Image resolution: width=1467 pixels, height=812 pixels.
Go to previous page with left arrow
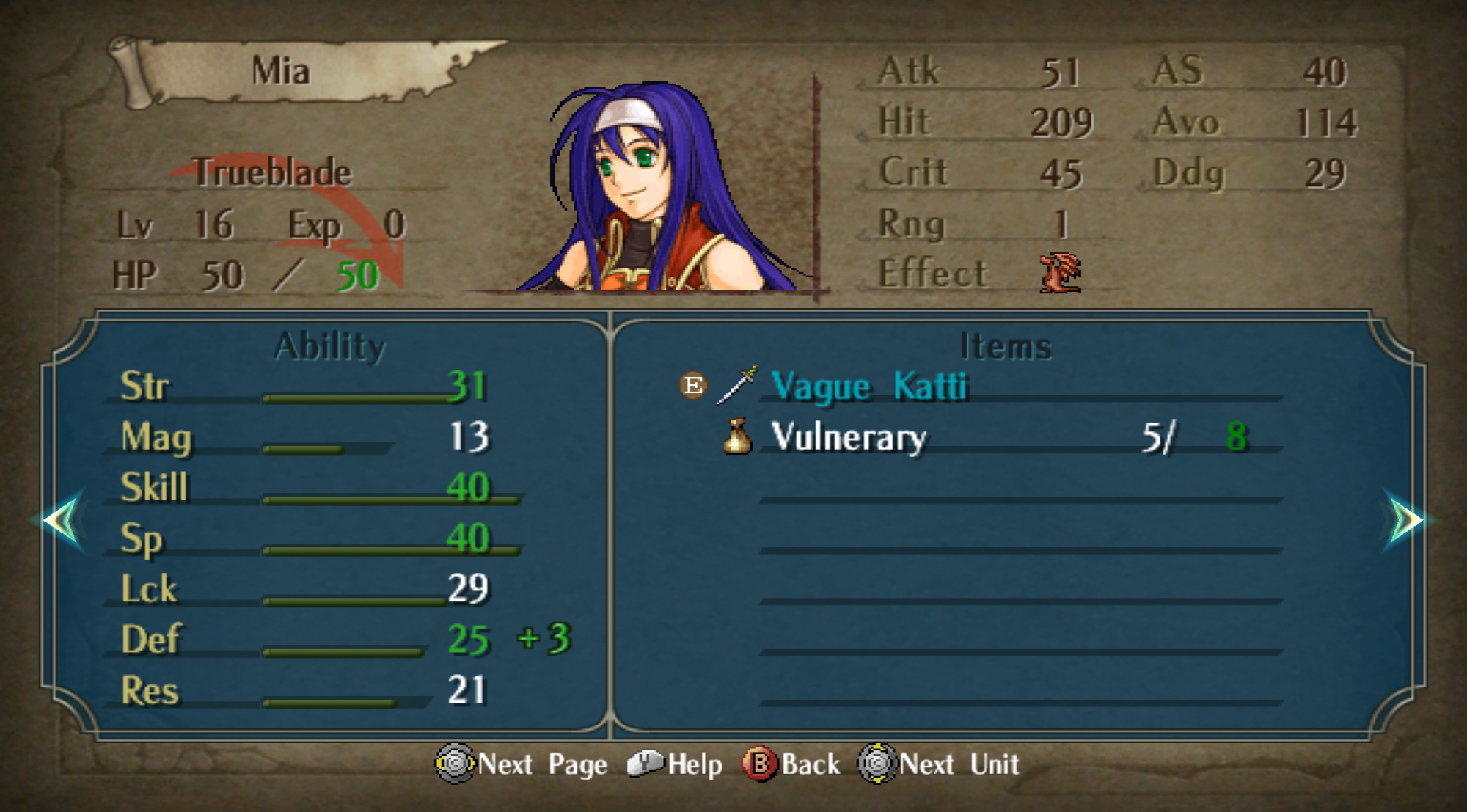[x=62, y=520]
